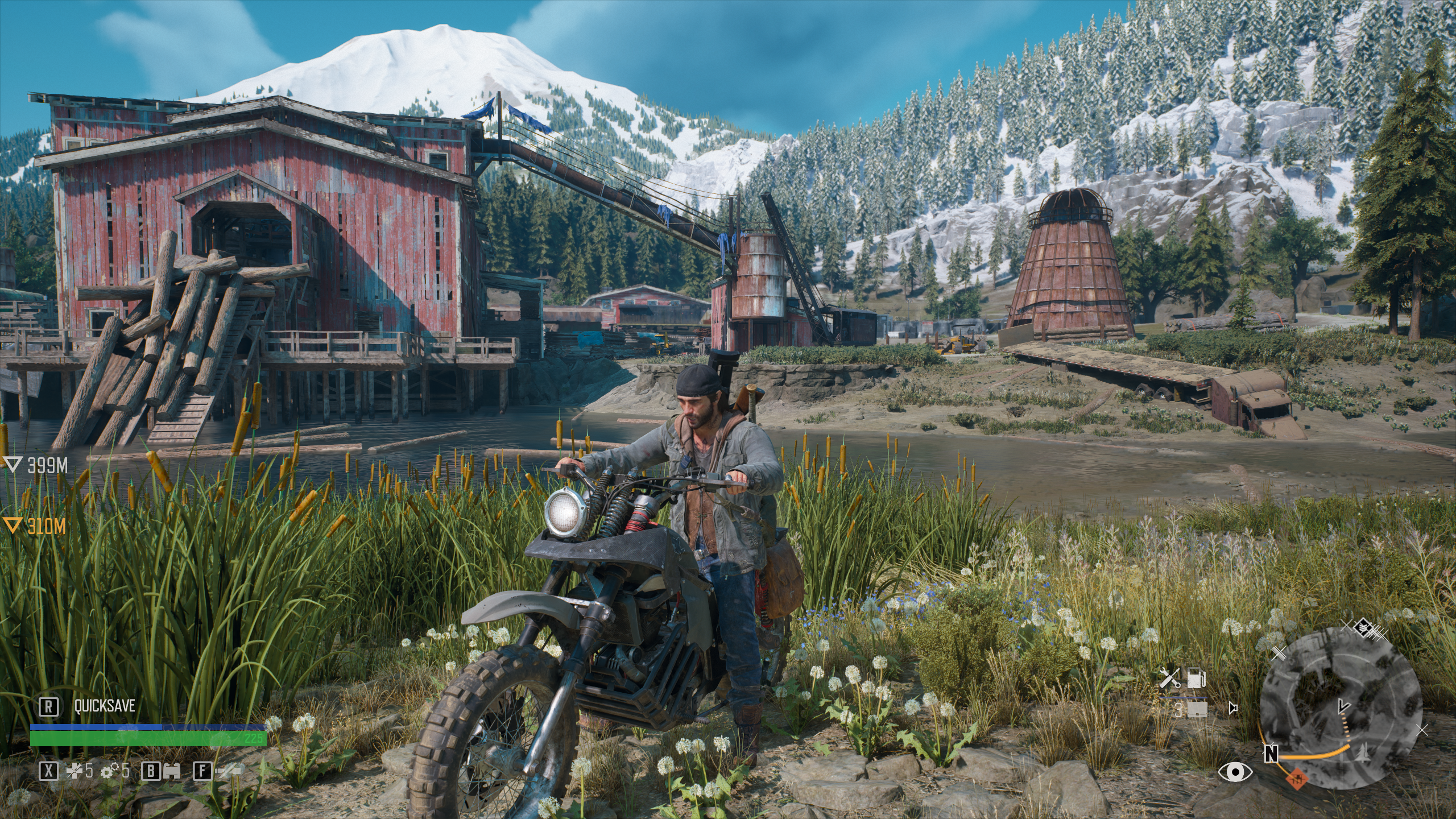Click the bike repair wrench icon
Image resolution: width=1456 pixels, height=819 pixels.
tap(1169, 678)
